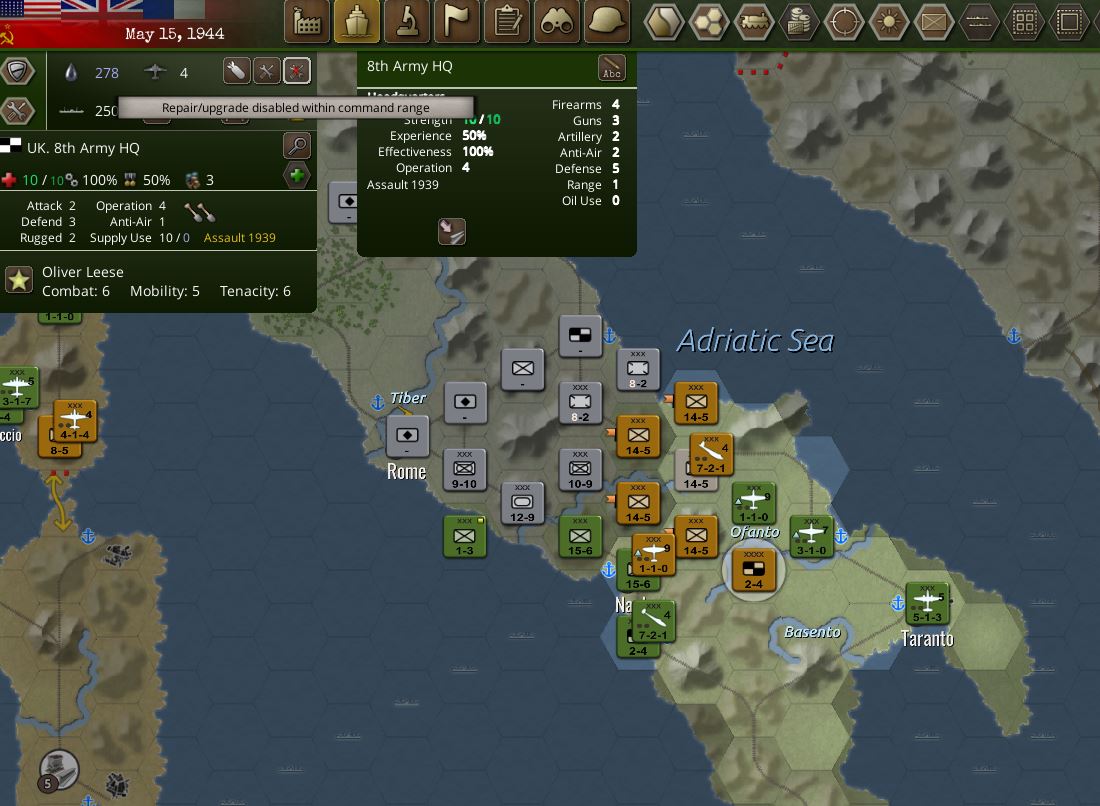Open the microscope research menu

pos(407,20)
